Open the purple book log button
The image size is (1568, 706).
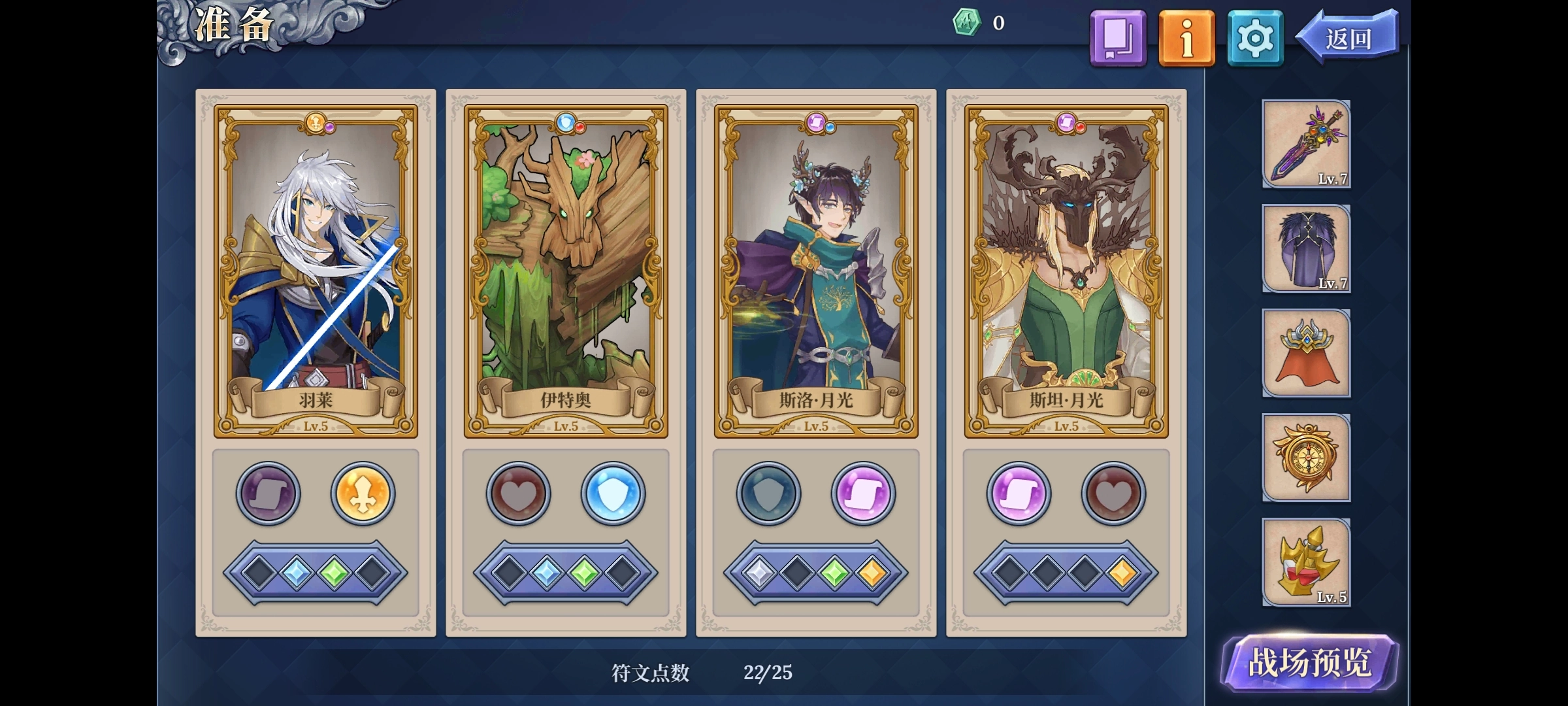tap(1118, 38)
